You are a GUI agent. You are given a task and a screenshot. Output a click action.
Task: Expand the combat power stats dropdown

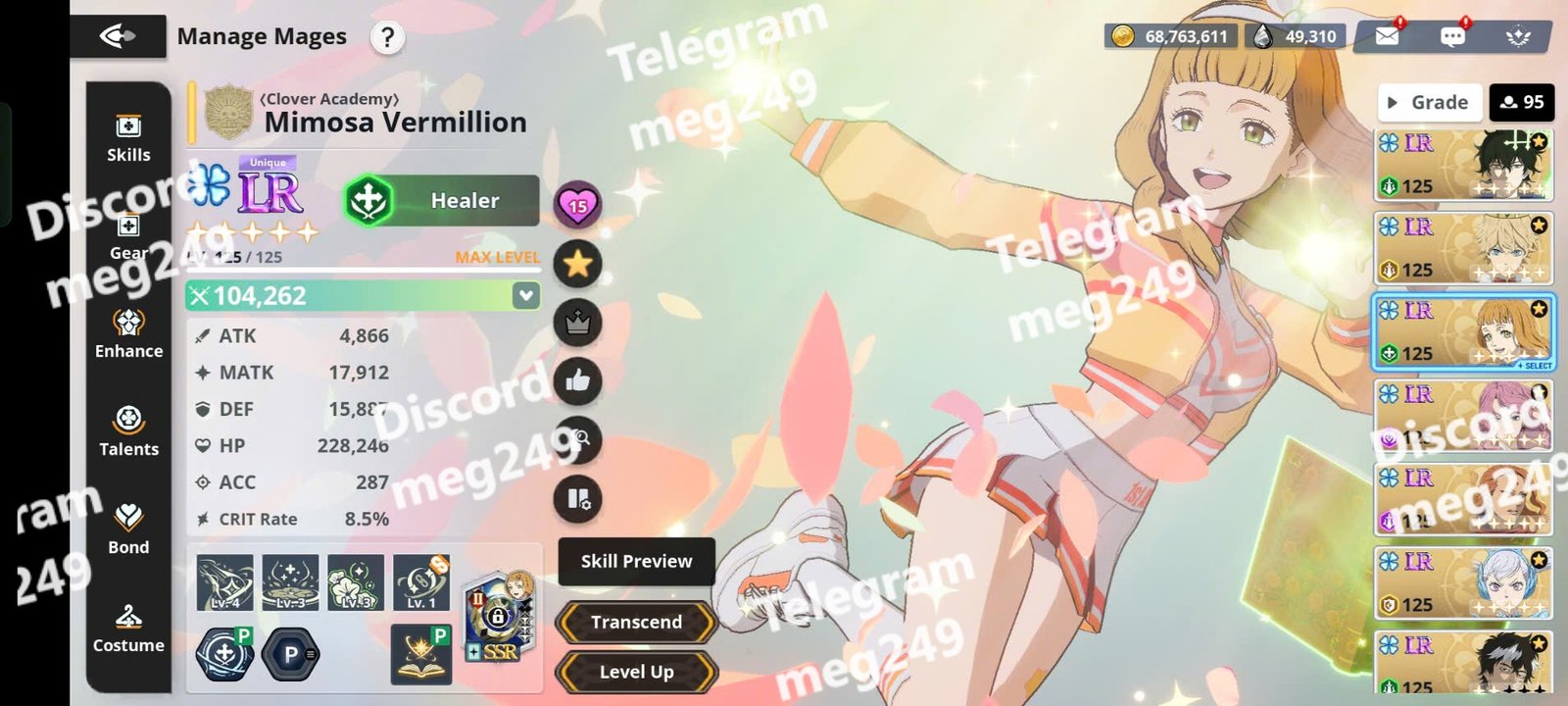(x=526, y=295)
